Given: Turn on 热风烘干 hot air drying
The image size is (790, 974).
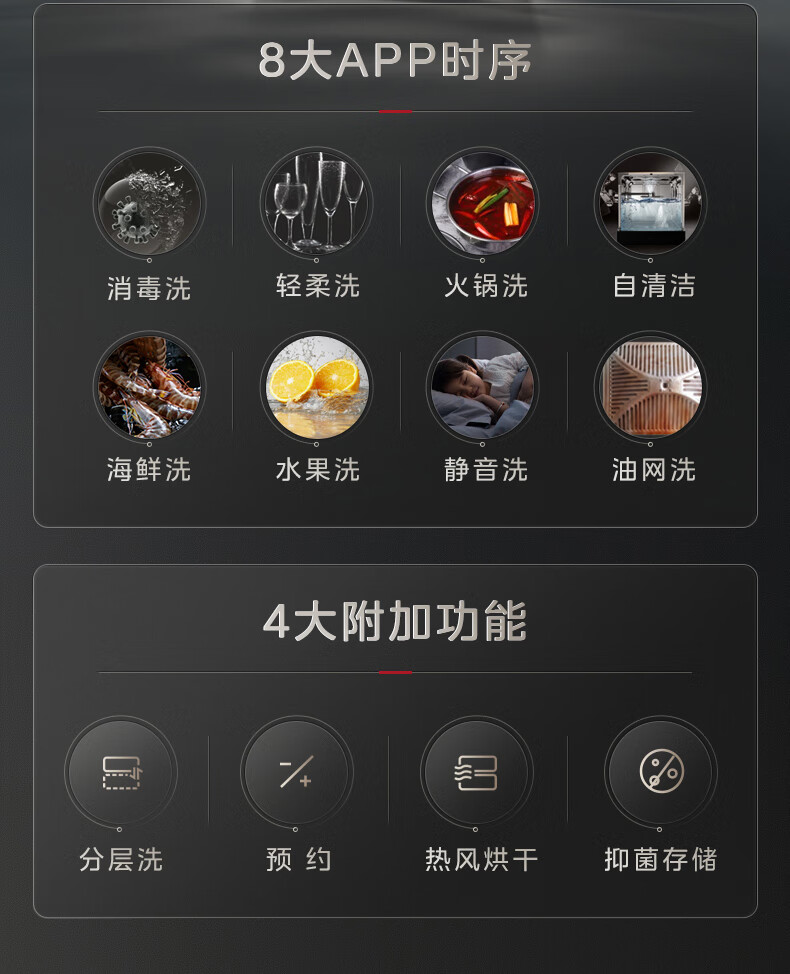Looking at the screenshot, I should pos(476,773).
